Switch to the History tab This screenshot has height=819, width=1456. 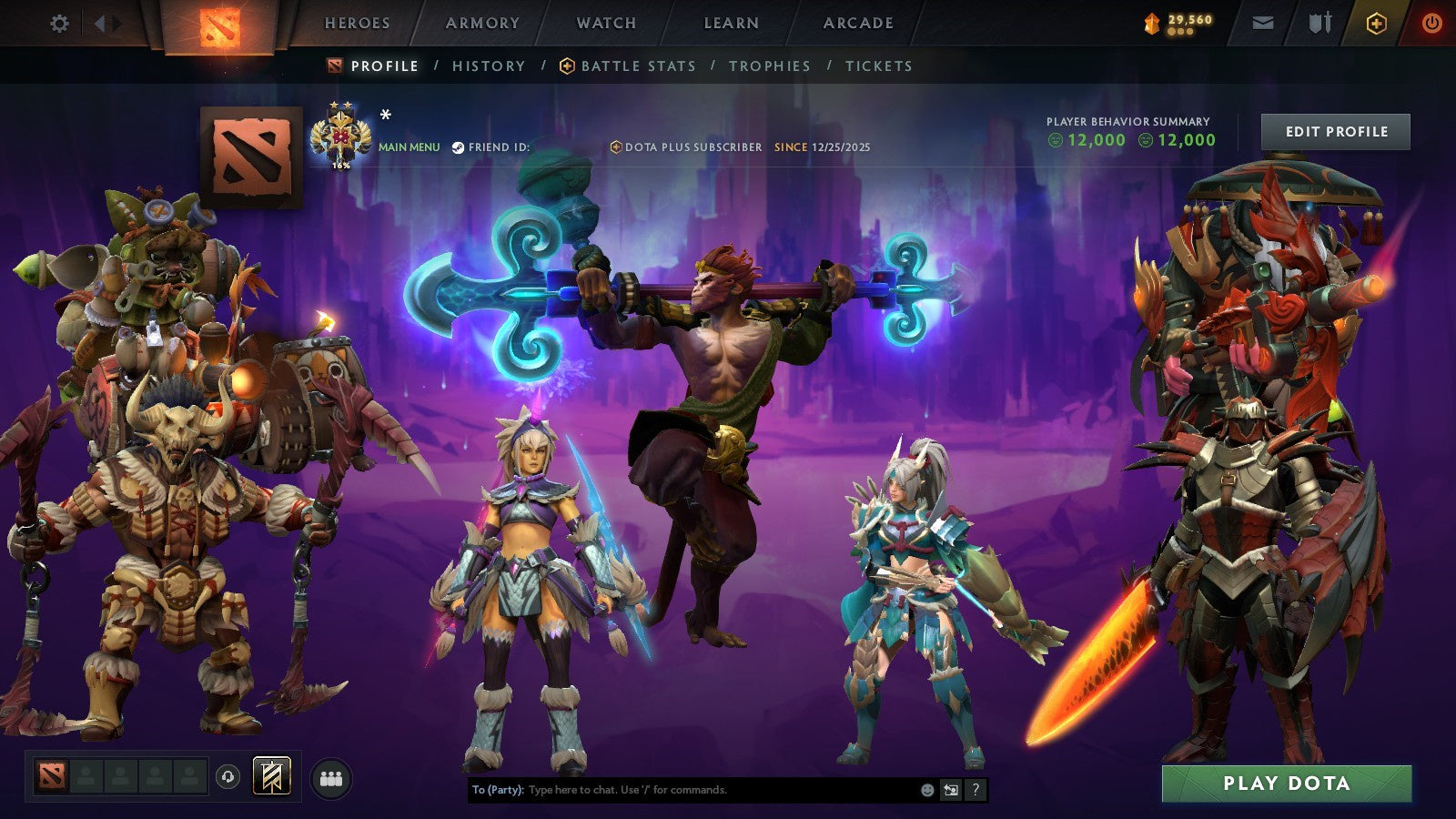click(x=489, y=66)
